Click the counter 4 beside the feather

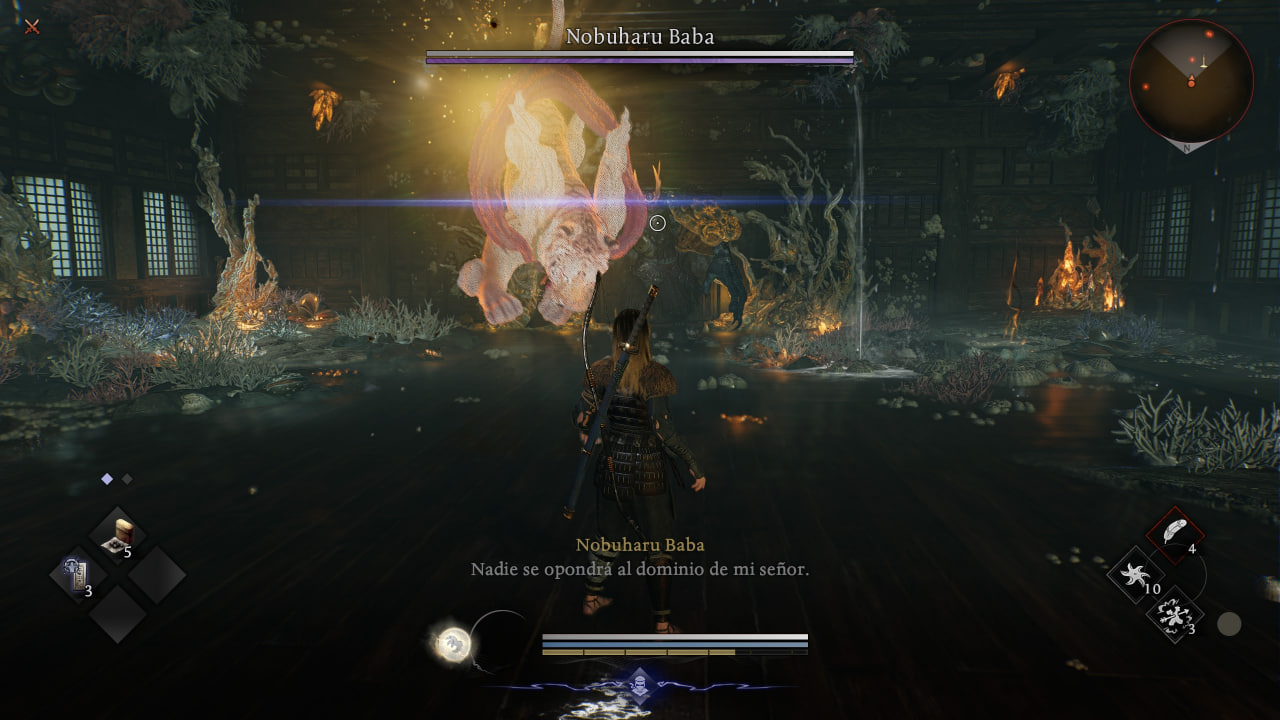tap(1192, 549)
